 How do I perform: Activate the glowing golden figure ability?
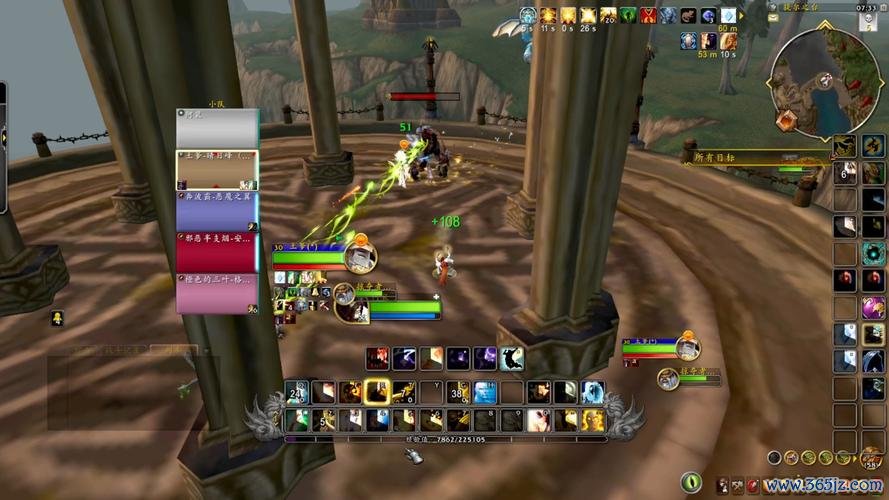point(593,420)
